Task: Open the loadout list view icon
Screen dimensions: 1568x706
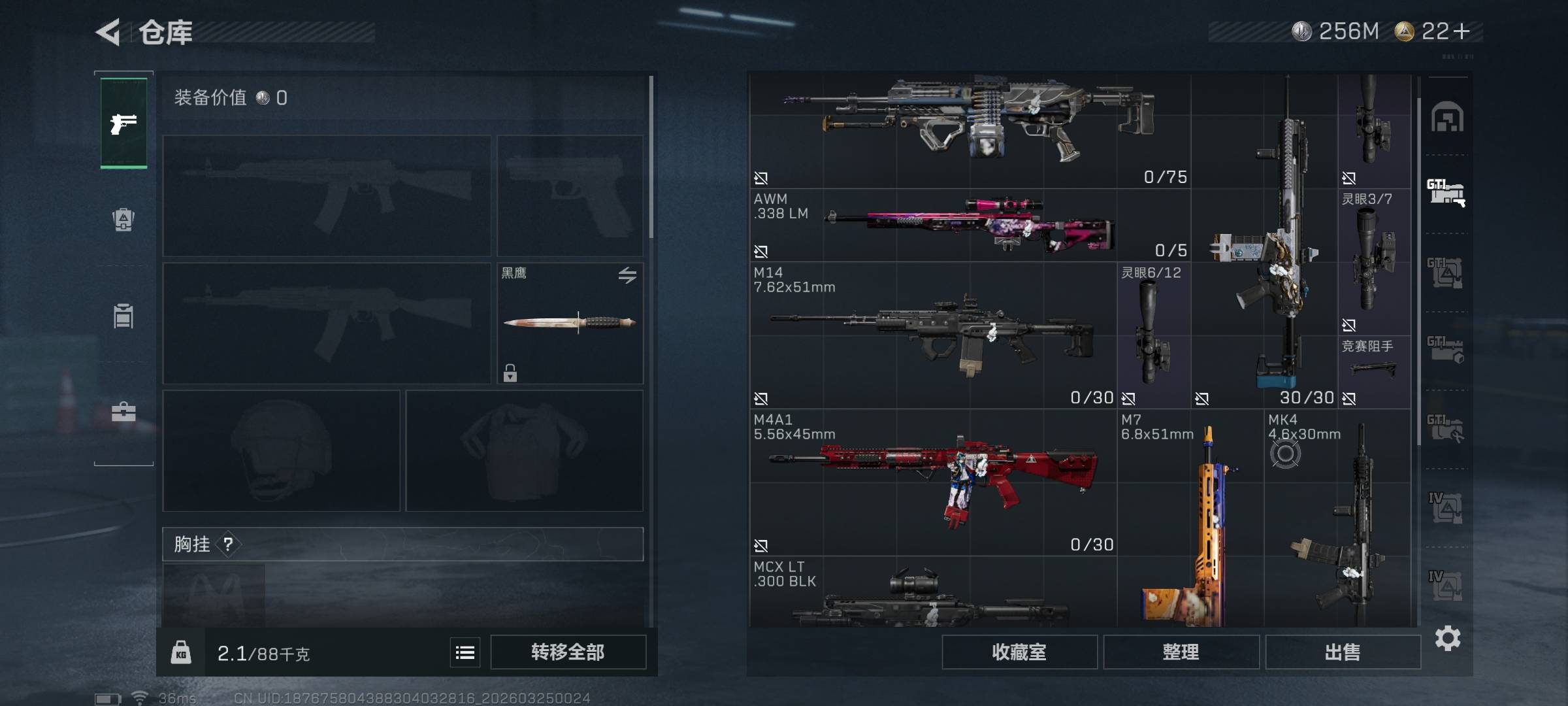Action: click(465, 652)
